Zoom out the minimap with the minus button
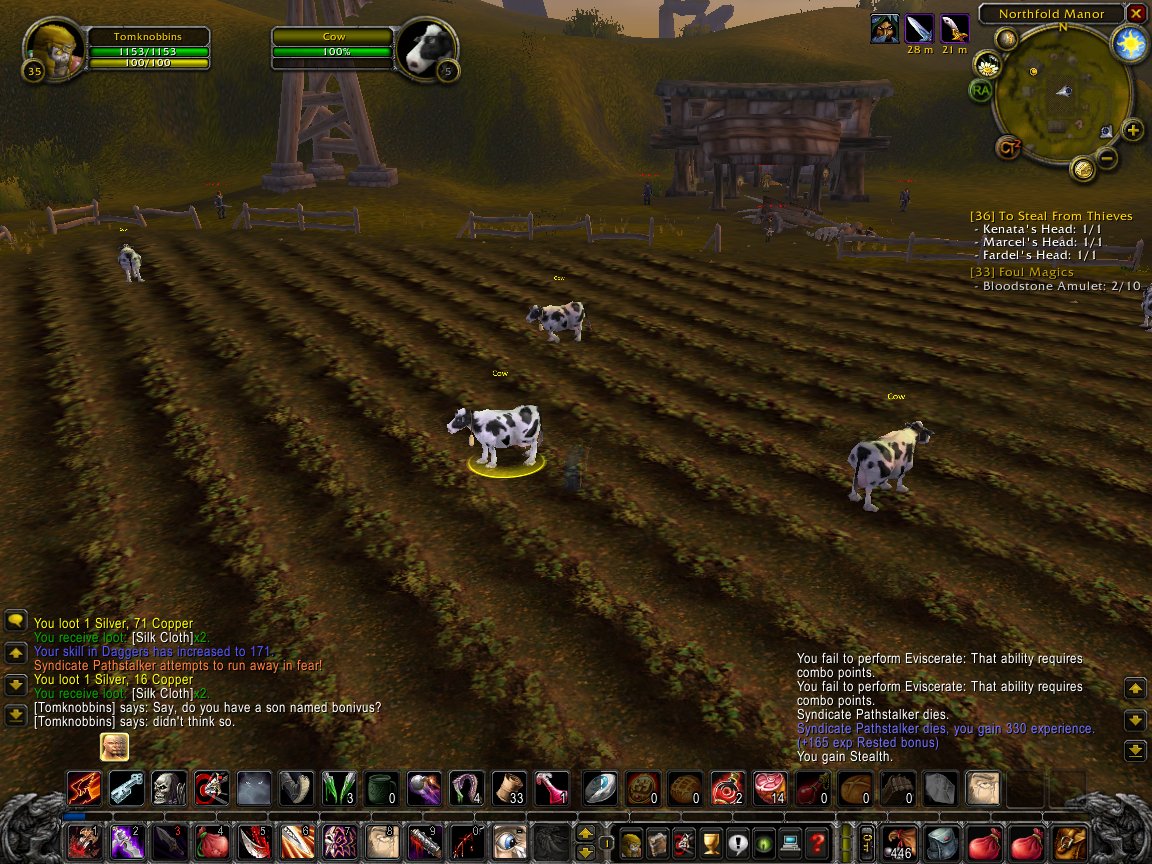 [1107, 157]
